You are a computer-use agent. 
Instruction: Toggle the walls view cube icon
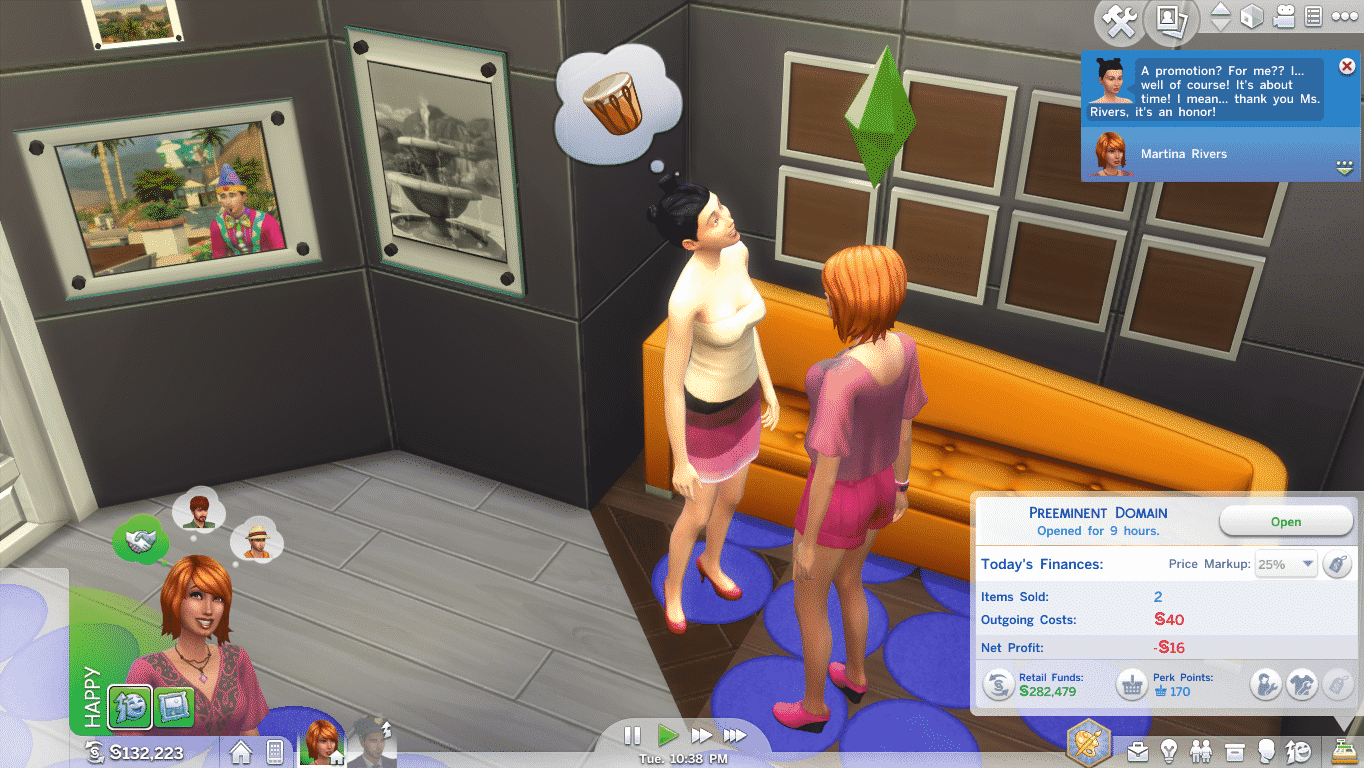pyautogui.click(x=1251, y=17)
